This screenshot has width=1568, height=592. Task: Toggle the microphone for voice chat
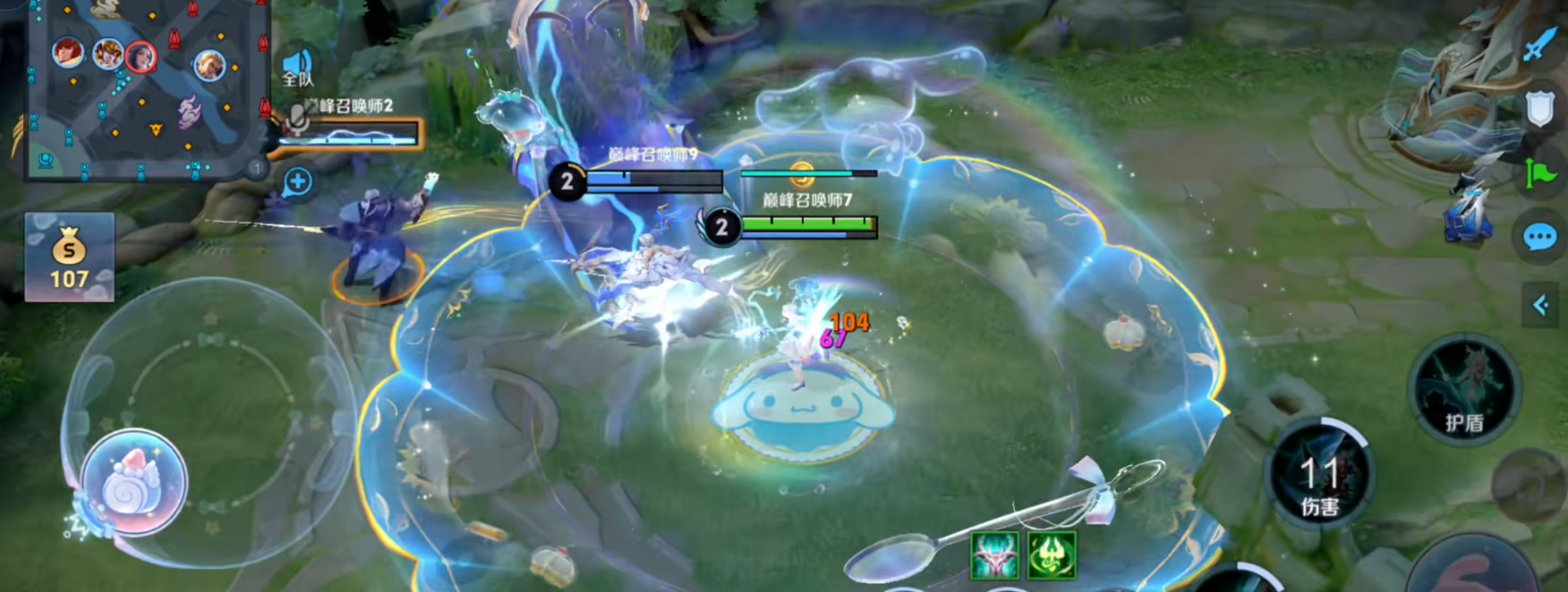click(297, 119)
